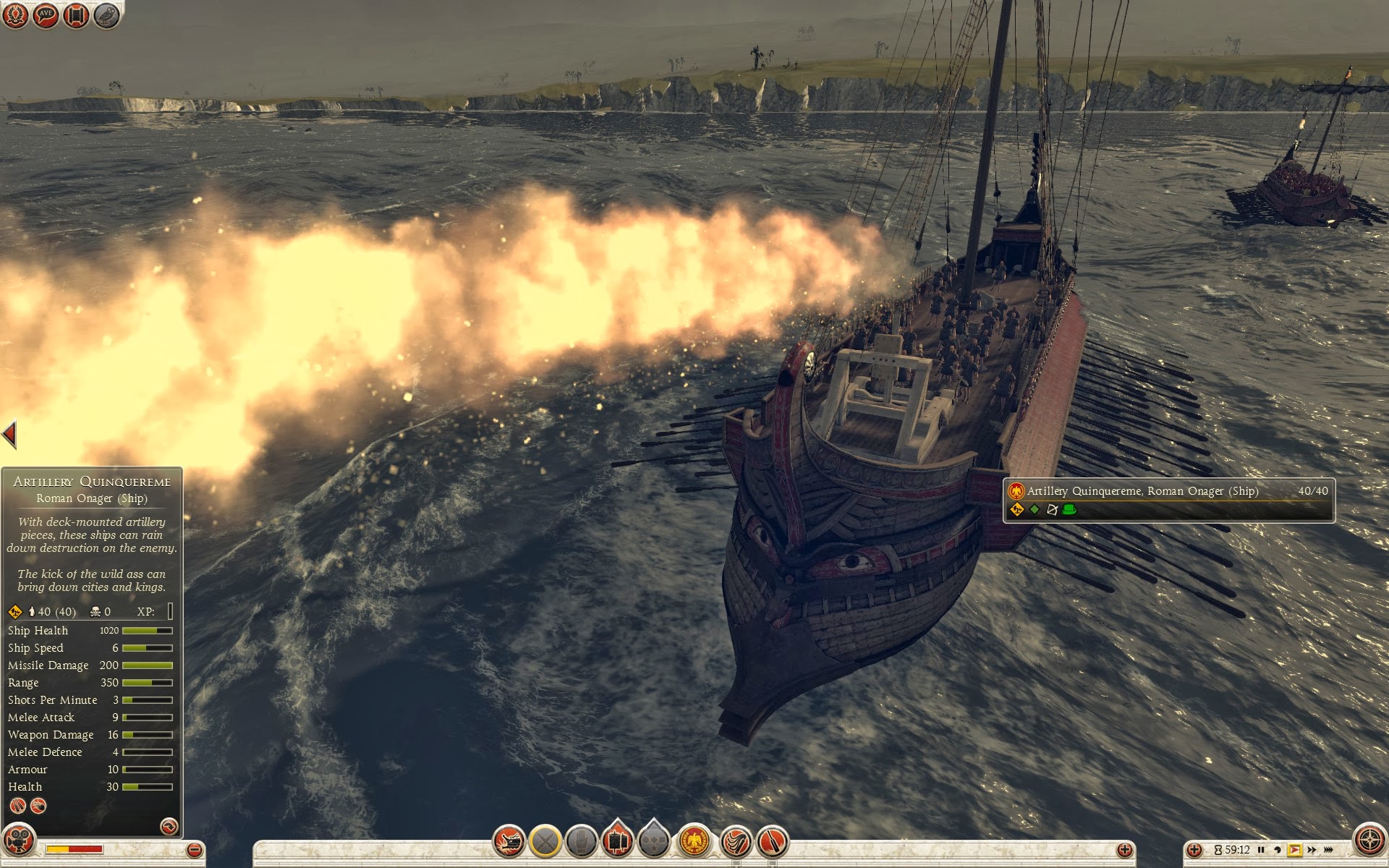Click the red minus button beside the camera bar
The image size is (1389, 868).
coord(193,850)
